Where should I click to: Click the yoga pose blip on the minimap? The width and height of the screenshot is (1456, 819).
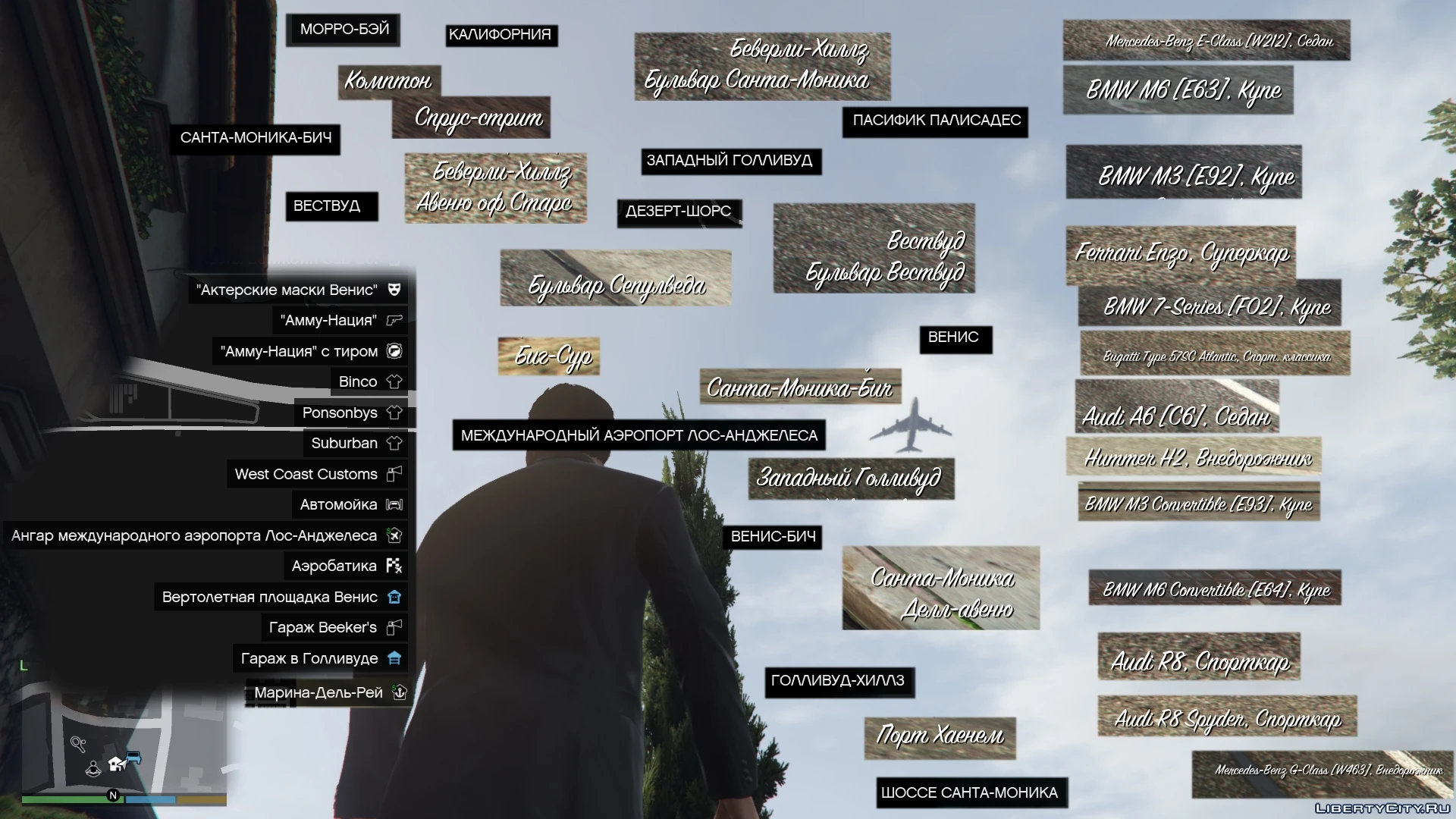(93, 770)
